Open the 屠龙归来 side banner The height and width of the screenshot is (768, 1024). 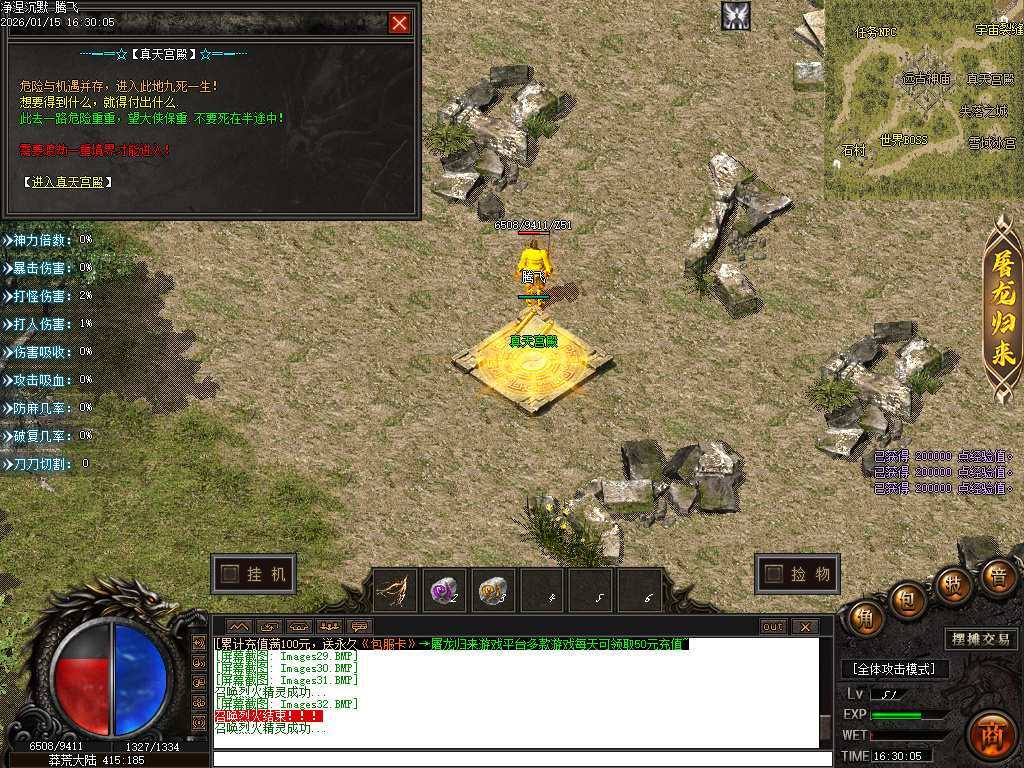coord(1003,310)
